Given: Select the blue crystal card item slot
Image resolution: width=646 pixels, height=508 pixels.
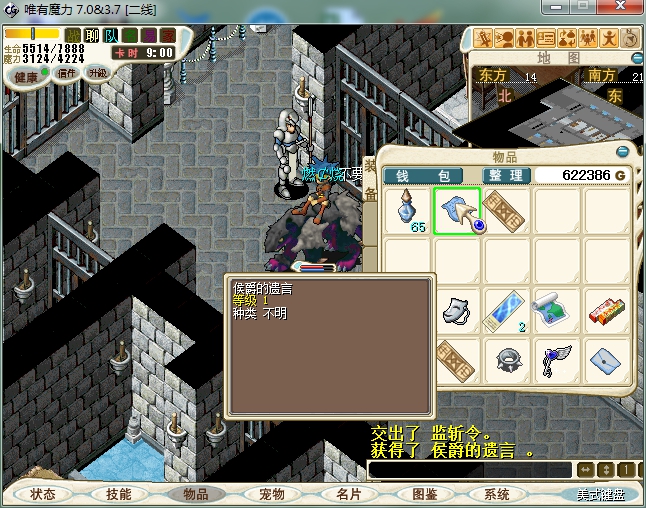Looking at the screenshot, I should tap(507, 310).
